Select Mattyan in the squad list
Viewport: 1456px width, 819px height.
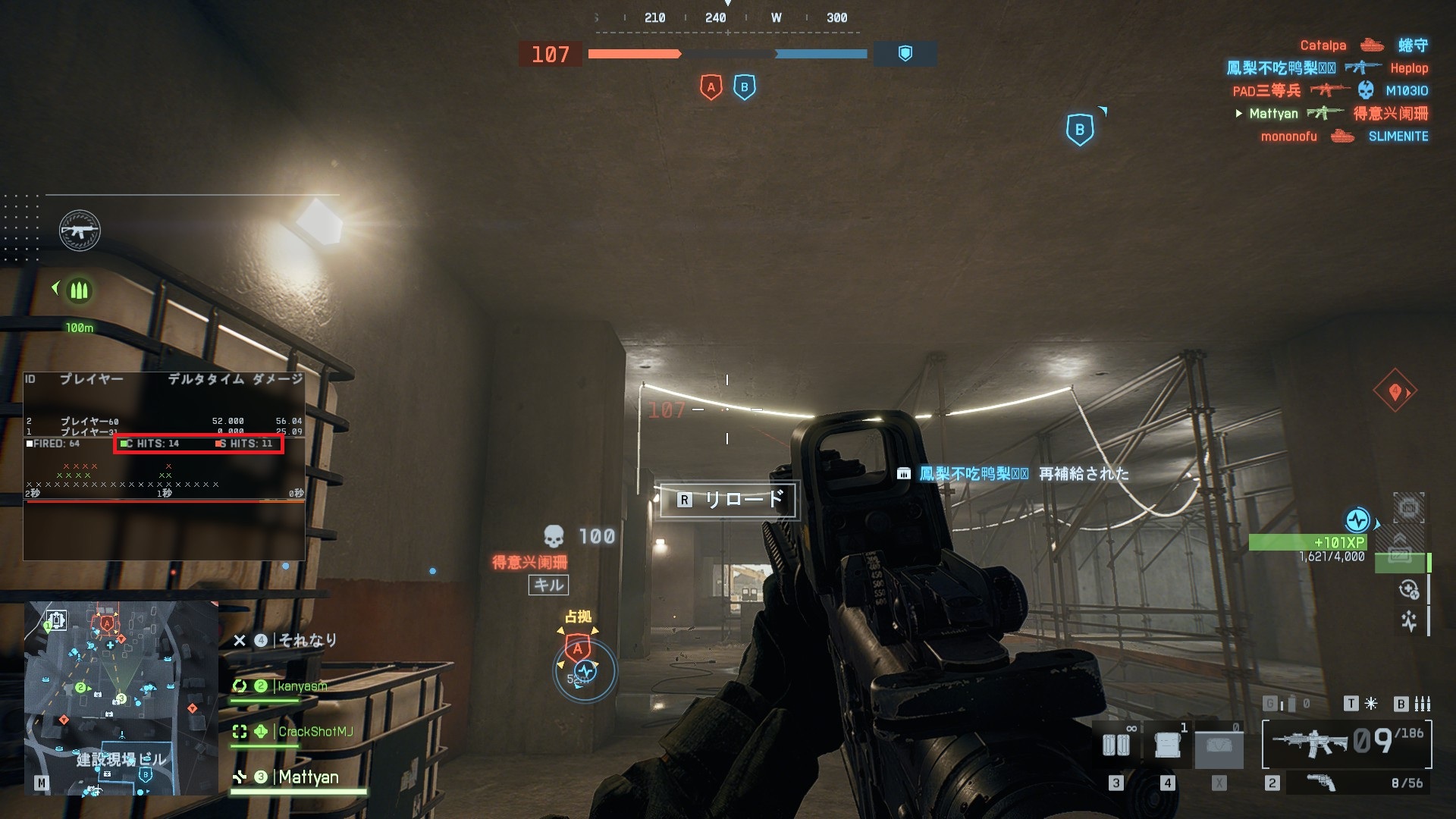click(x=308, y=777)
